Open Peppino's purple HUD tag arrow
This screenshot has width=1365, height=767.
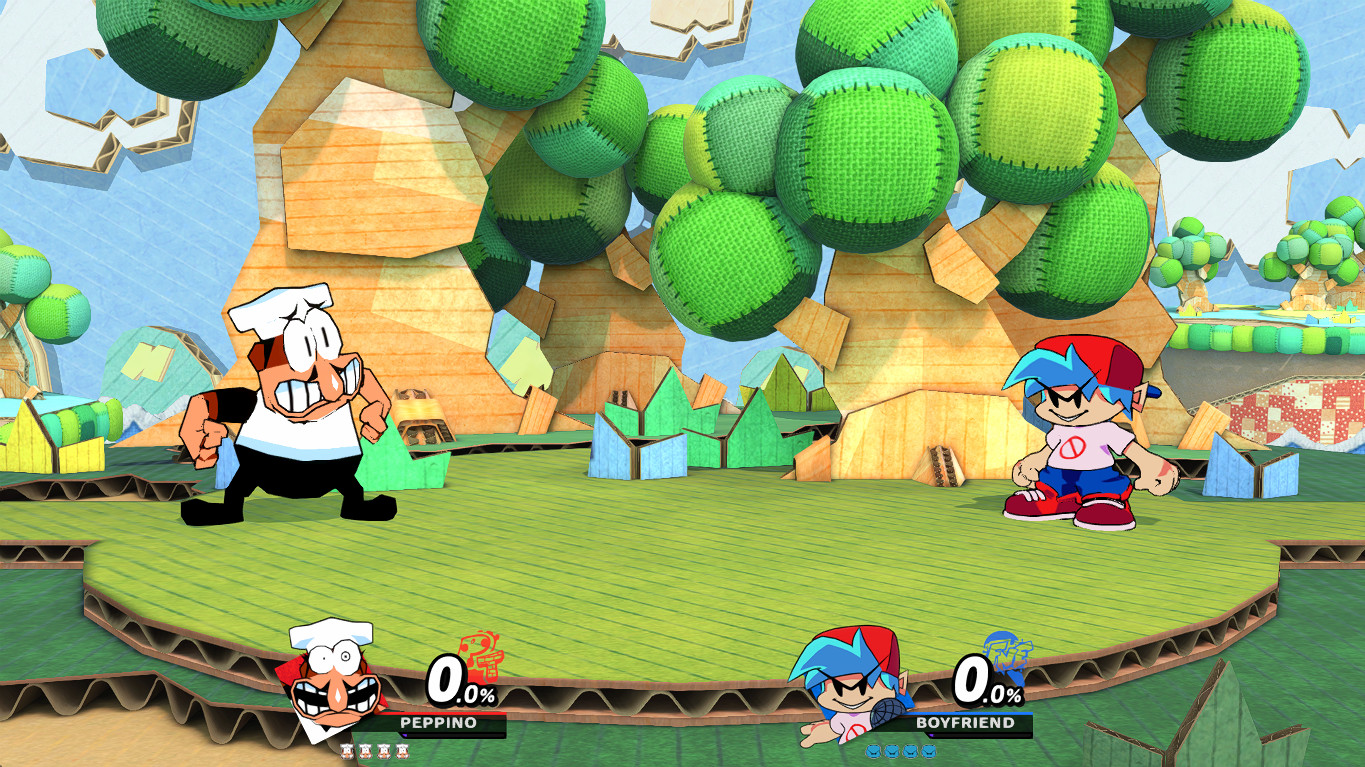(x=405, y=734)
